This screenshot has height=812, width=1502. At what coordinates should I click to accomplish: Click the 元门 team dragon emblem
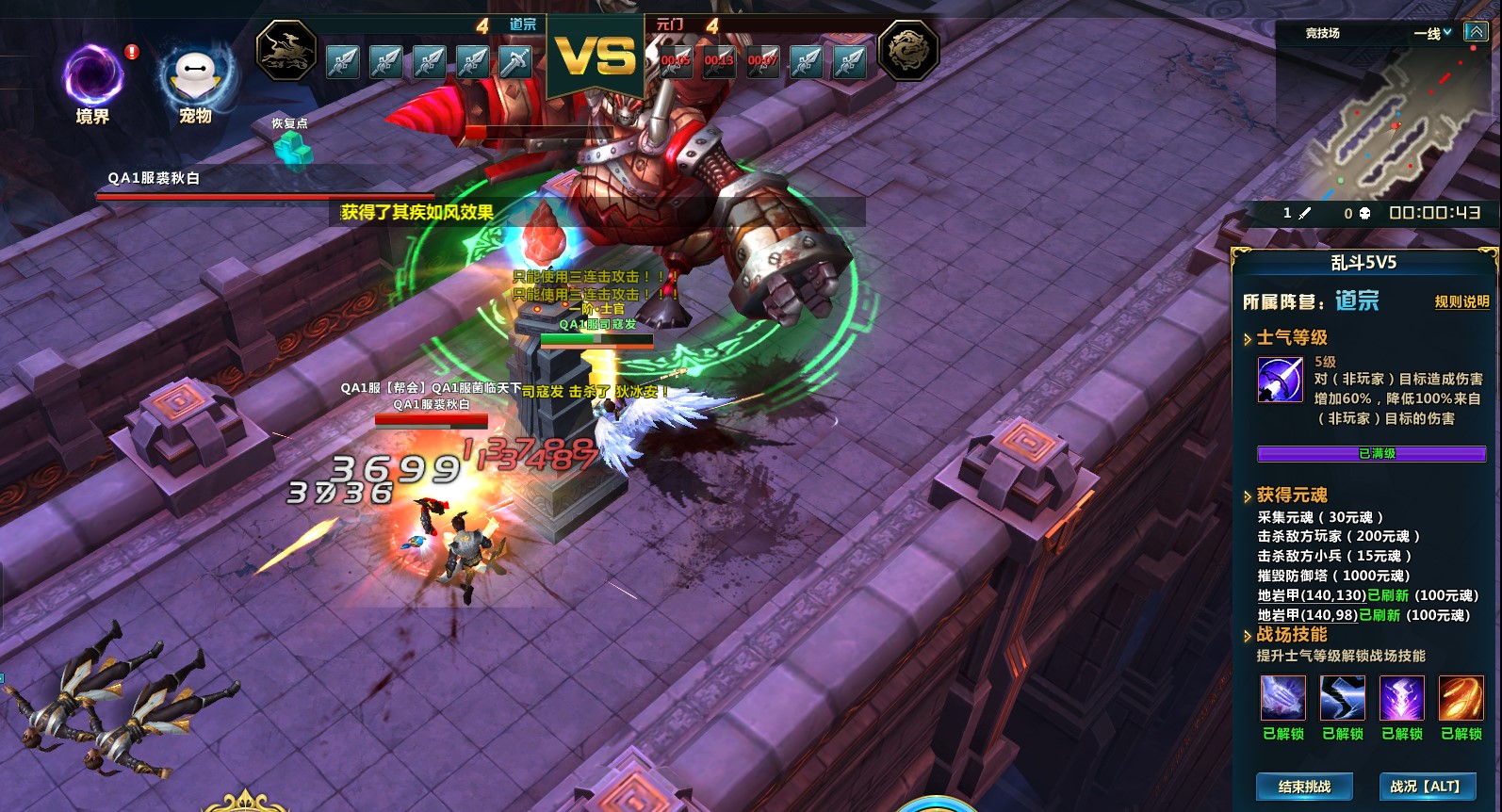click(908, 50)
